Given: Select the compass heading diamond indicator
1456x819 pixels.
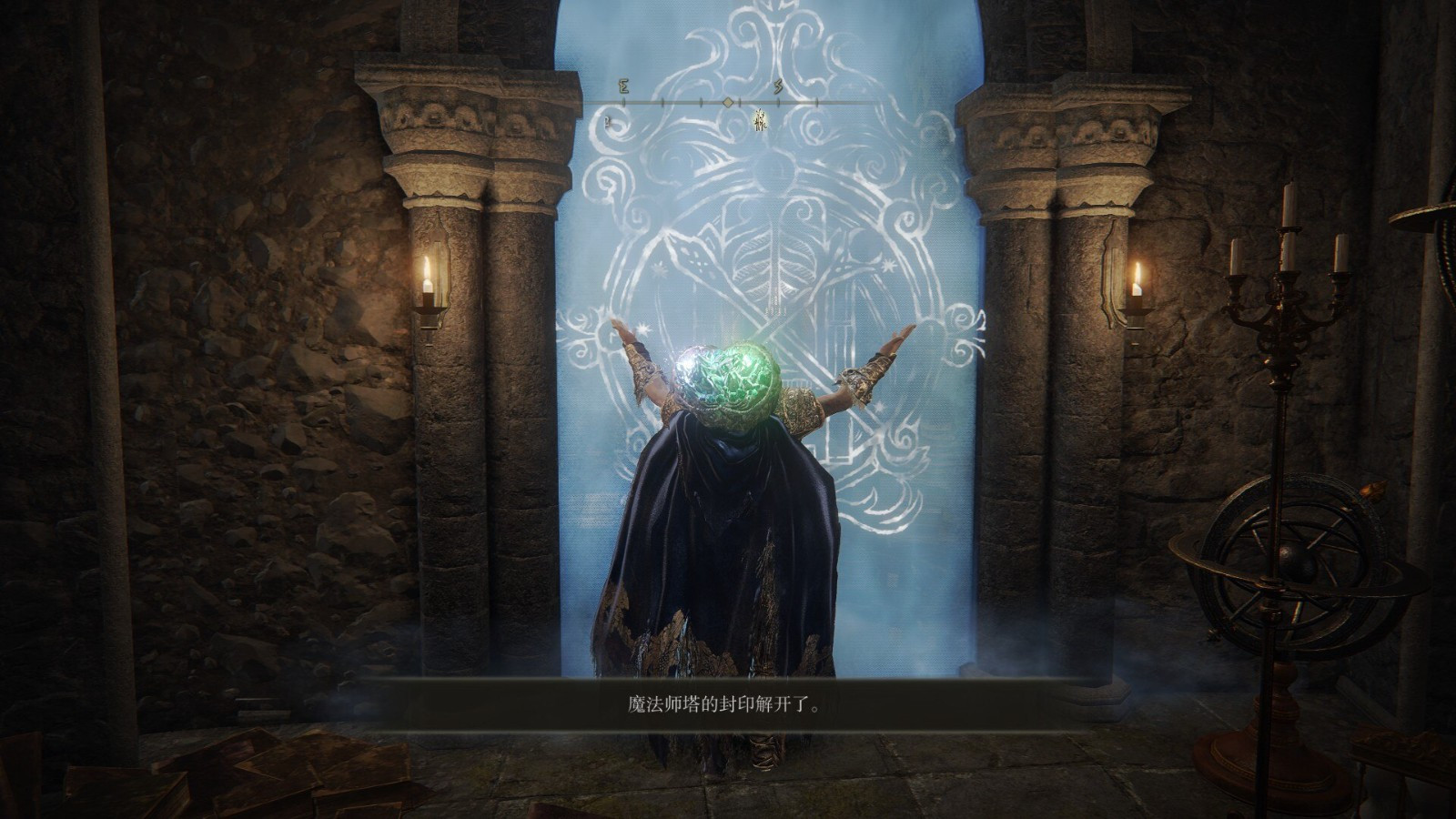Looking at the screenshot, I should (x=727, y=103).
